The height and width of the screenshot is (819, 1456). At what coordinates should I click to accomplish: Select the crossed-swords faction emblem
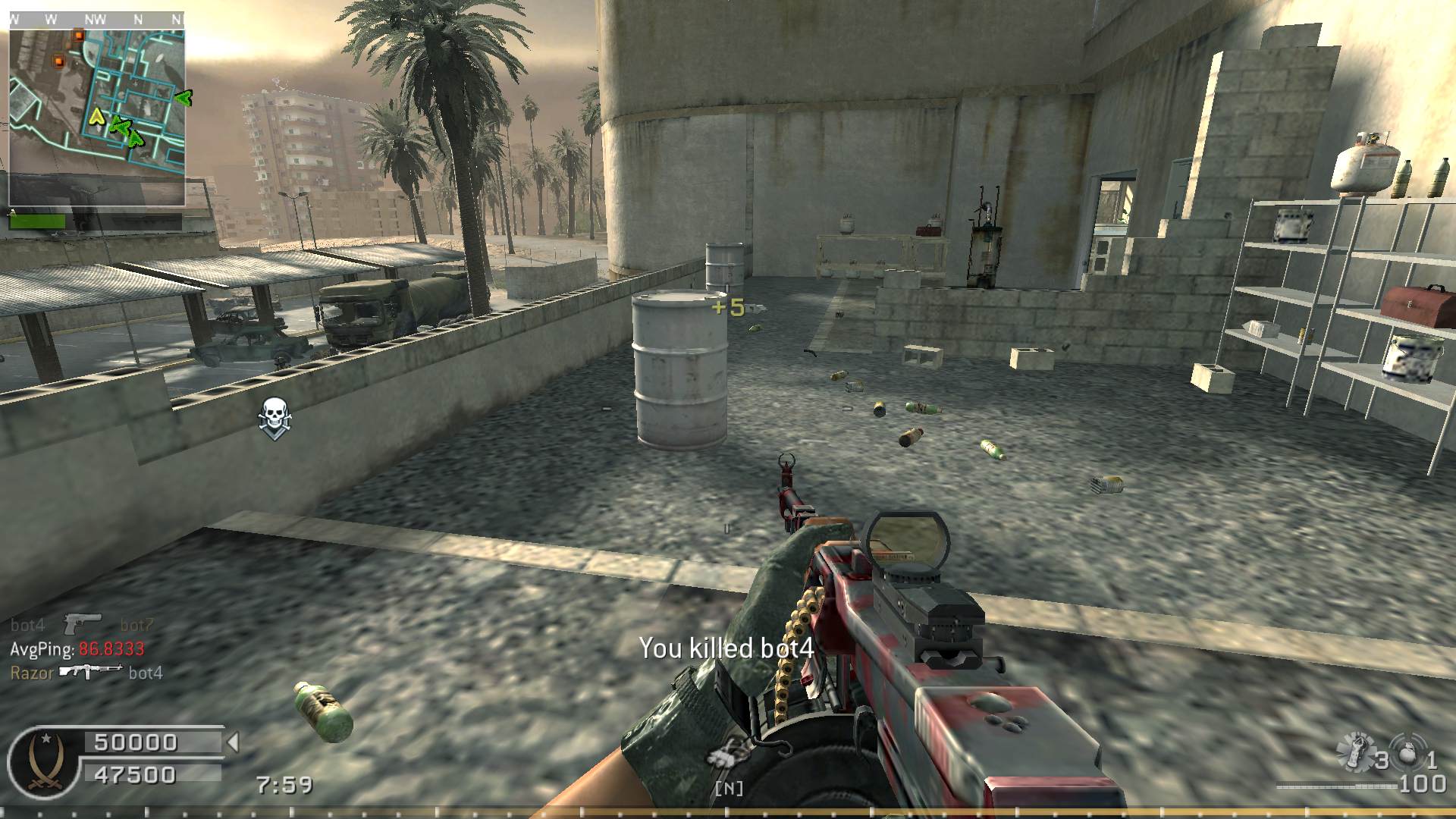pos(44,759)
